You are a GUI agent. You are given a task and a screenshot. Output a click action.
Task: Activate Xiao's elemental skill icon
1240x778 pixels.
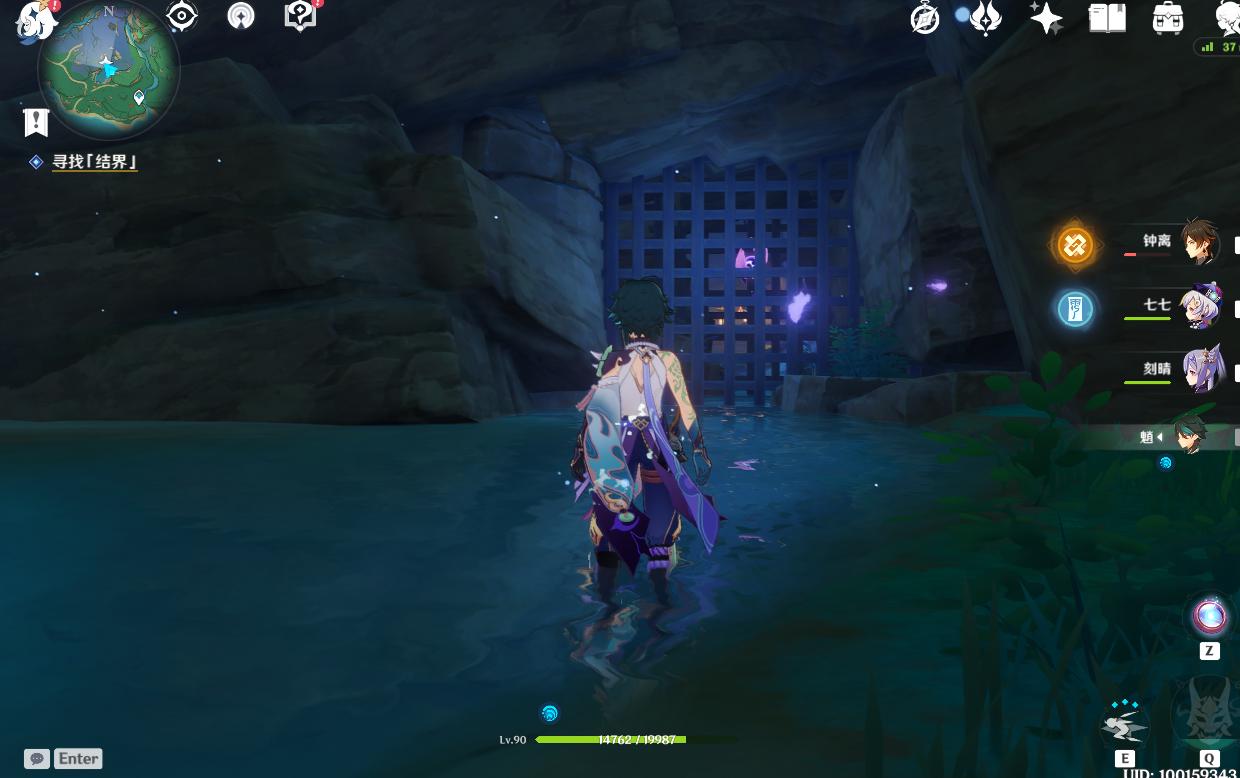point(1124,722)
